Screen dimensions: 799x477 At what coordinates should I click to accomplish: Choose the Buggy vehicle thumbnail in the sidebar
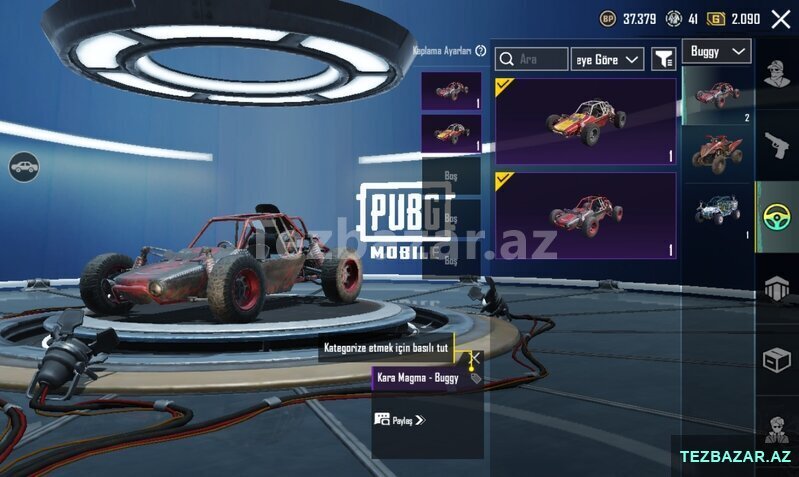click(717, 95)
